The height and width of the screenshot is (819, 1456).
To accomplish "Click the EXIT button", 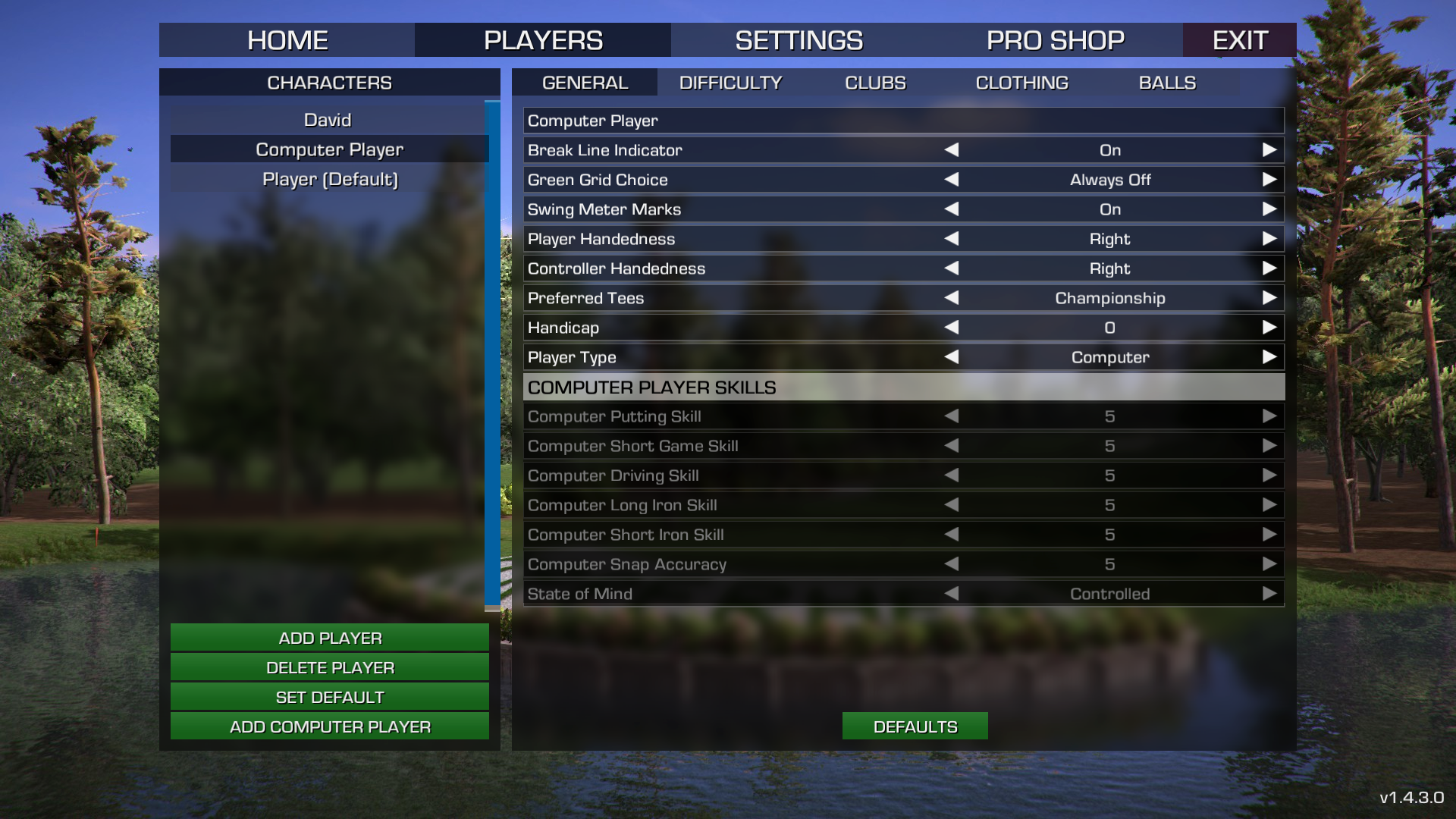I will click(1239, 40).
